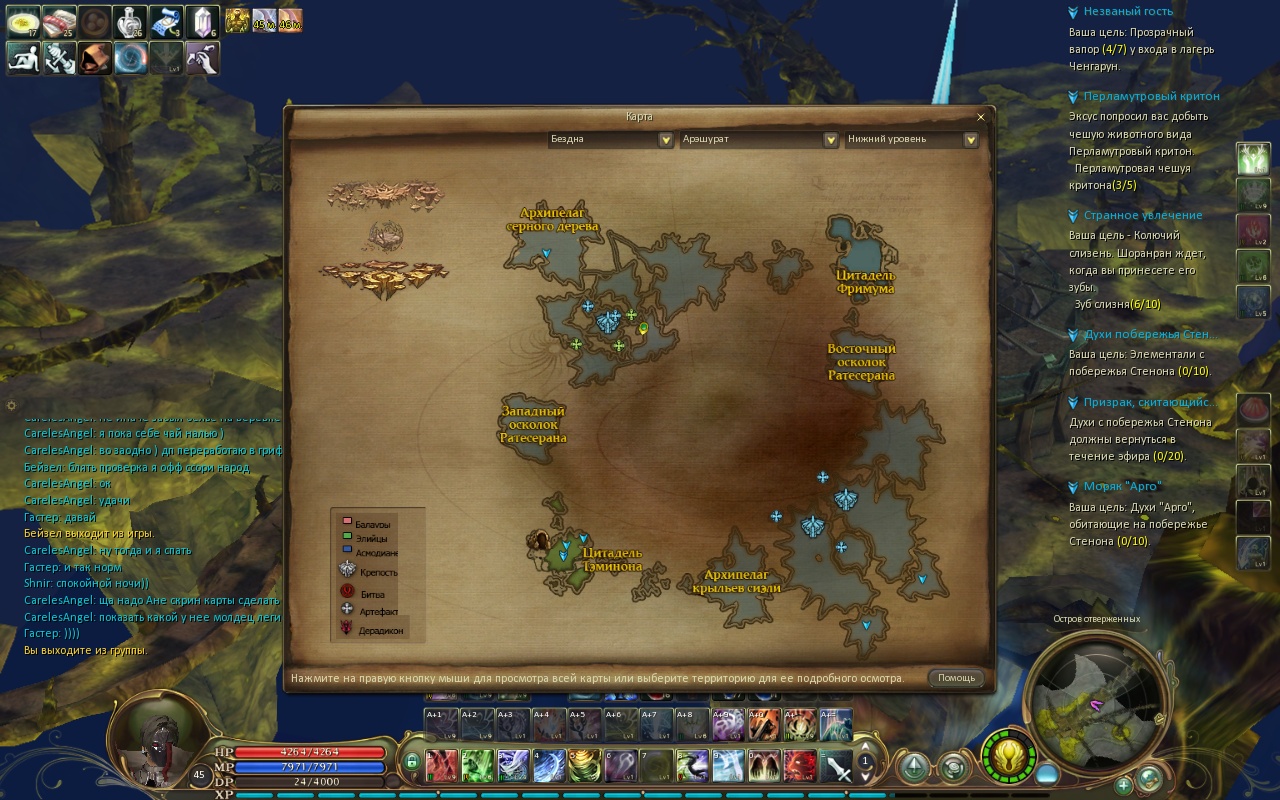Choose Архипелаг серного дерева on the map
This screenshot has width=1280, height=800.
[x=552, y=219]
